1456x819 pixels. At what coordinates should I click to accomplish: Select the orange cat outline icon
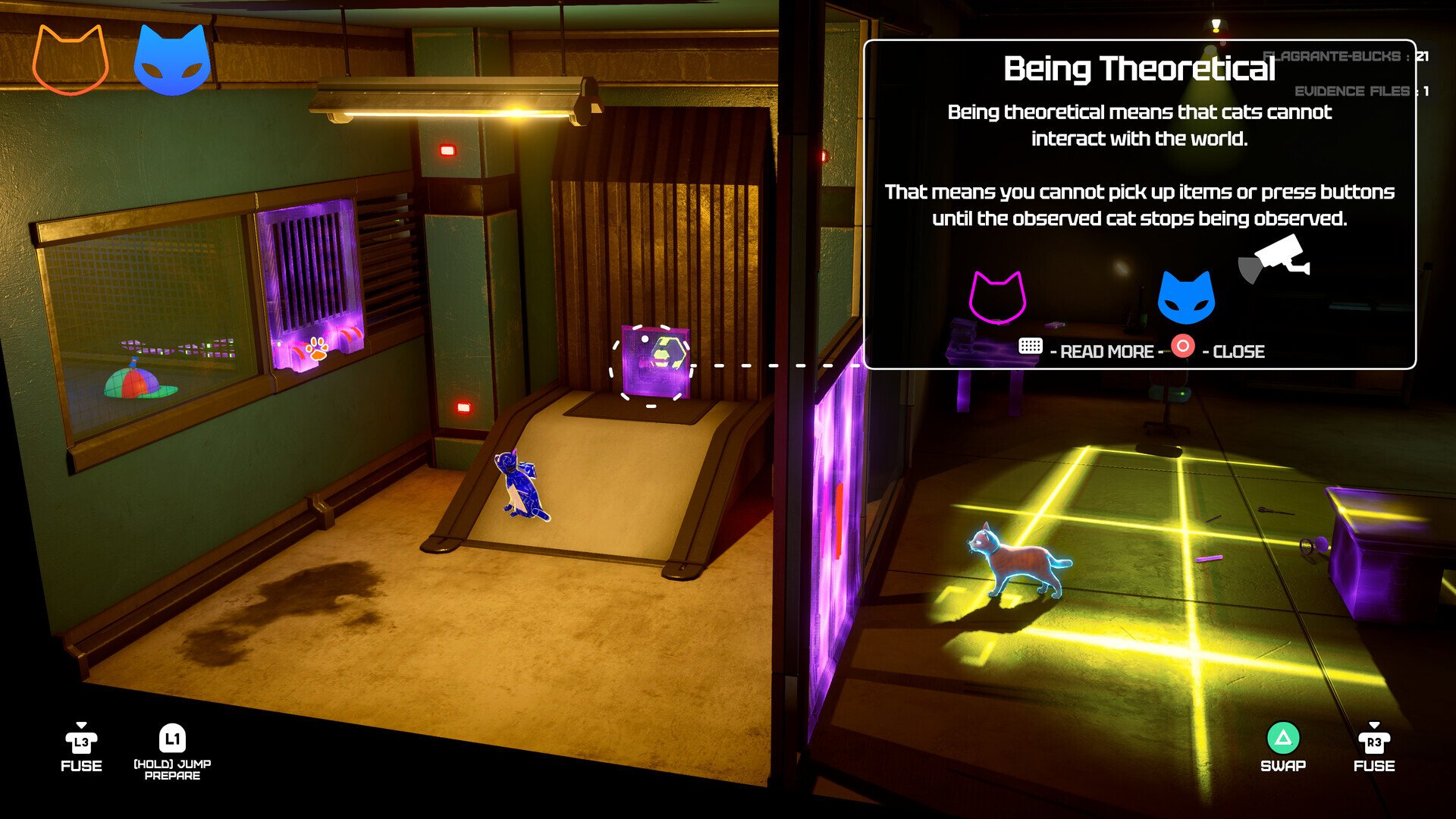pyautogui.click(x=71, y=61)
